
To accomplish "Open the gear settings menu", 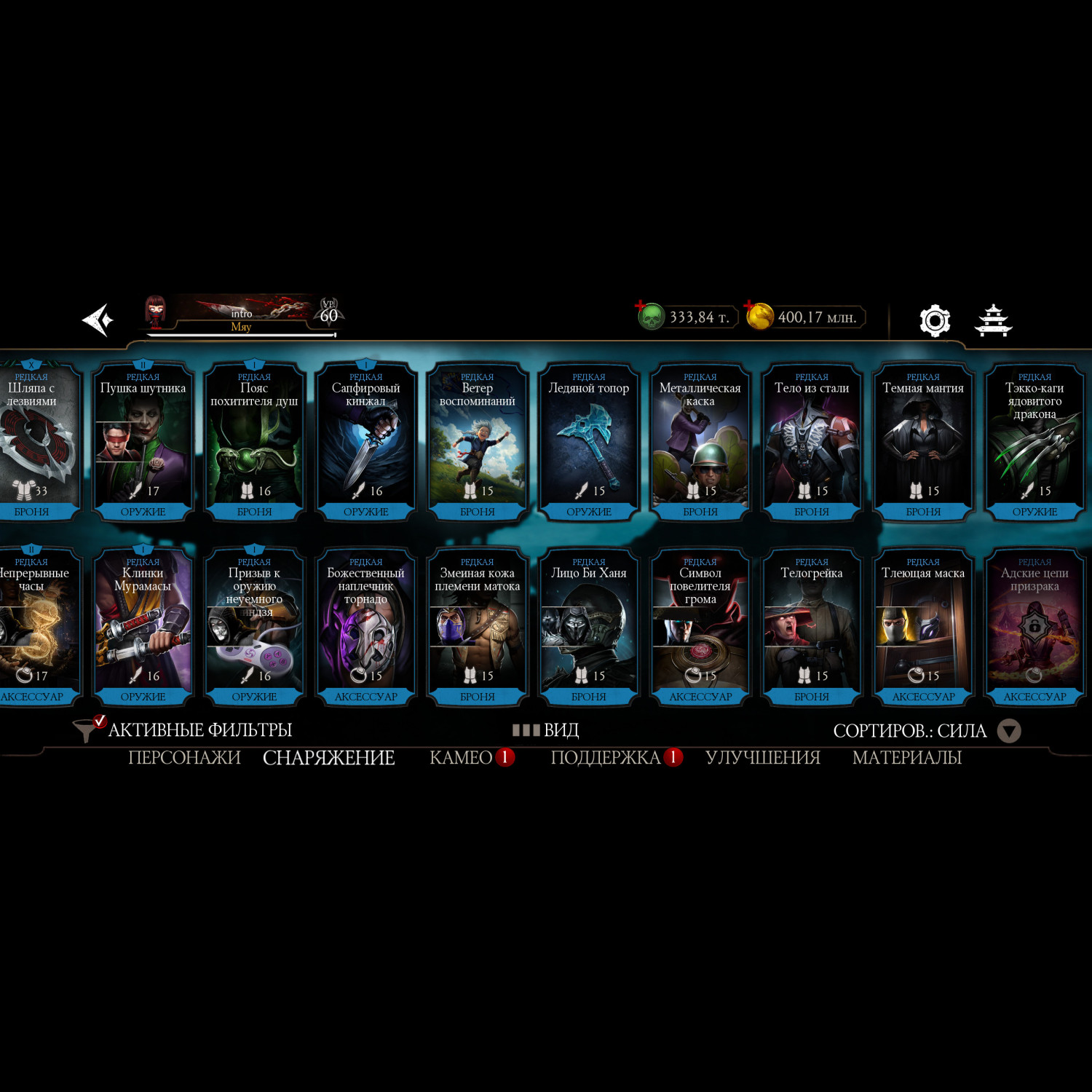I will pos(935,320).
